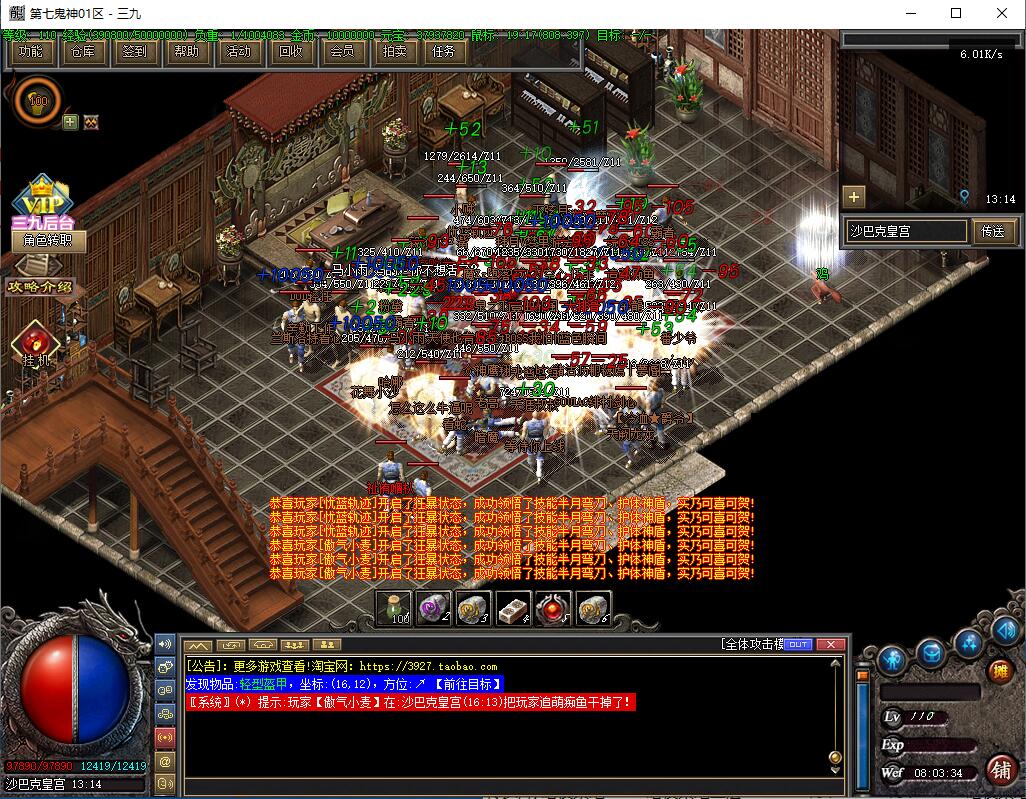1026x799 pixels.
Task: Show the 活动 events panel
Action: [x=238, y=52]
